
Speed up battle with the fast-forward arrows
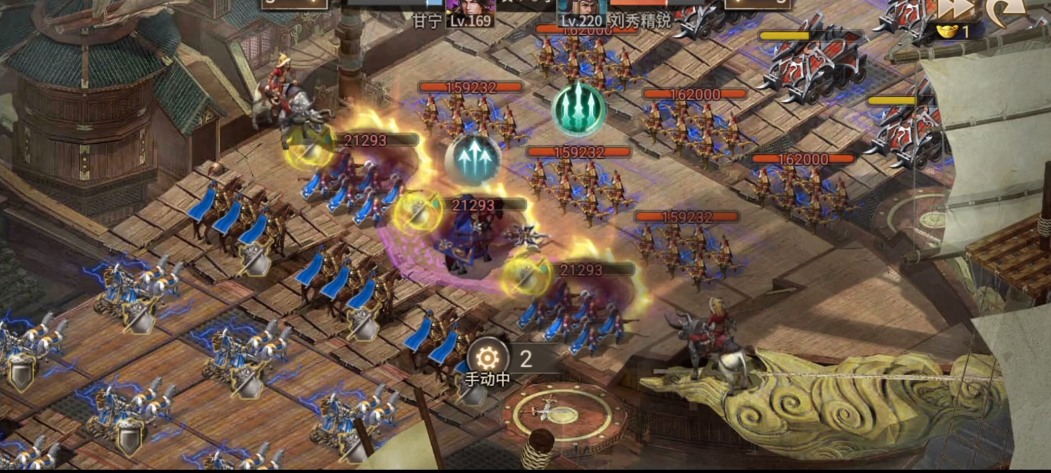954,9
